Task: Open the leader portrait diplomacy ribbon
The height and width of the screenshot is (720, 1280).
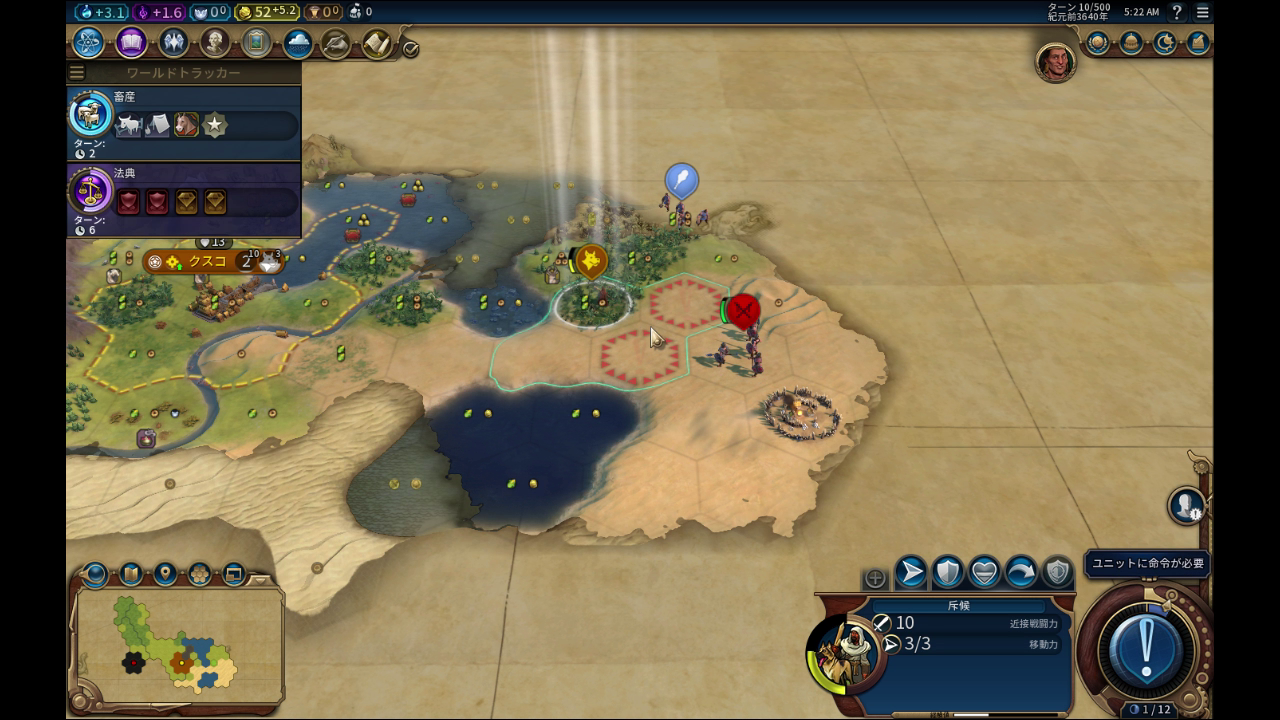Action: 1054,62
